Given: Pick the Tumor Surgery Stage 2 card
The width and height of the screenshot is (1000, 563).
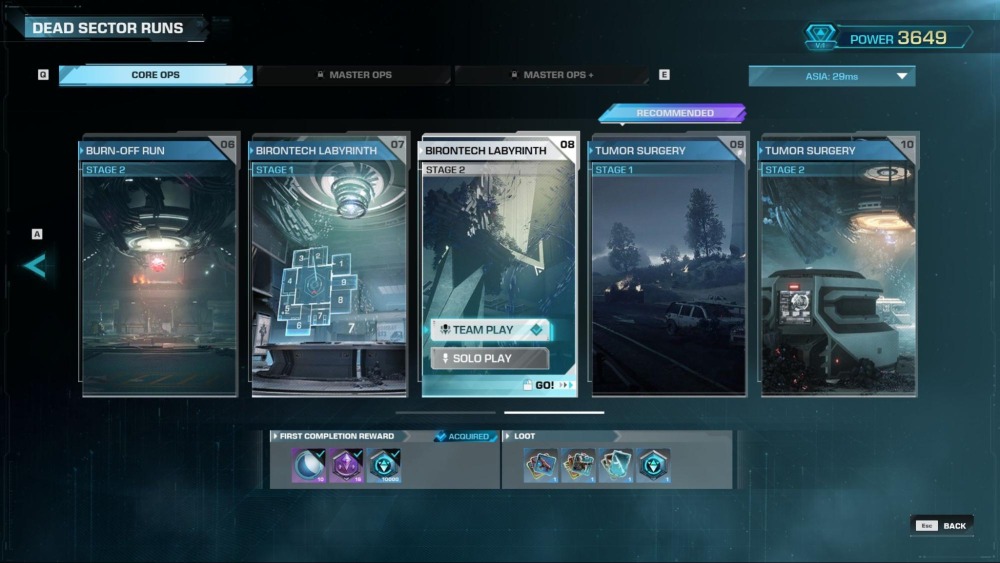Looking at the screenshot, I should click(x=838, y=268).
